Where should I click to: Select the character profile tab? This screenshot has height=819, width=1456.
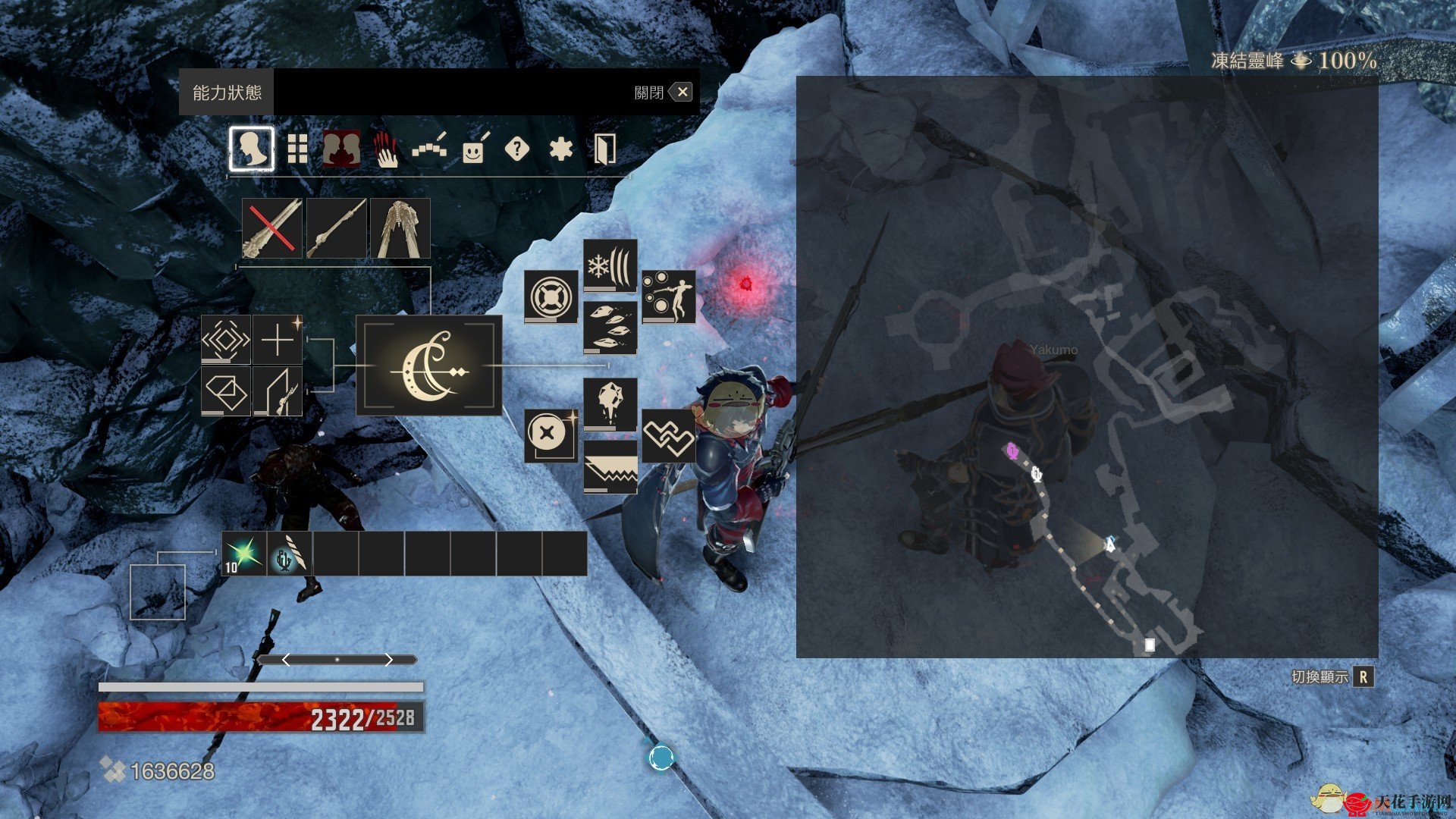[252, 149]
